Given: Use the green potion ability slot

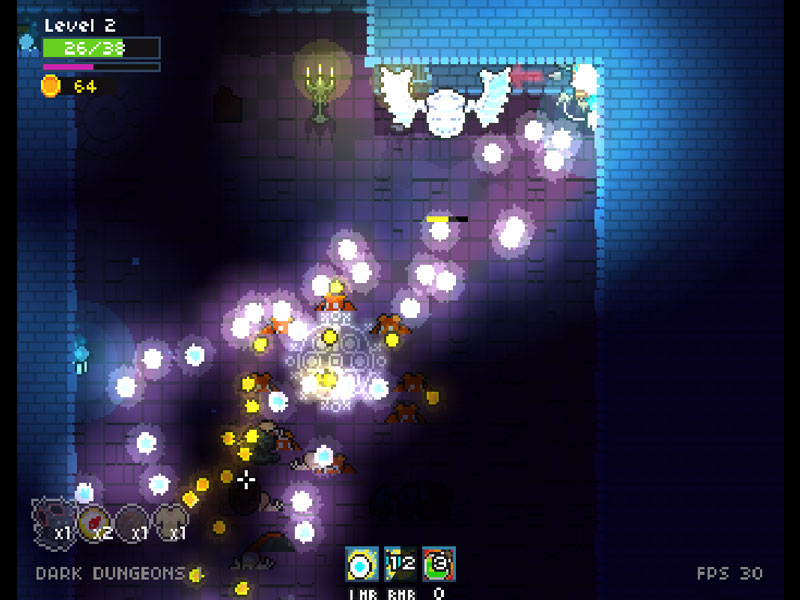Looking at the screenshot, I should tap(438, 565).
